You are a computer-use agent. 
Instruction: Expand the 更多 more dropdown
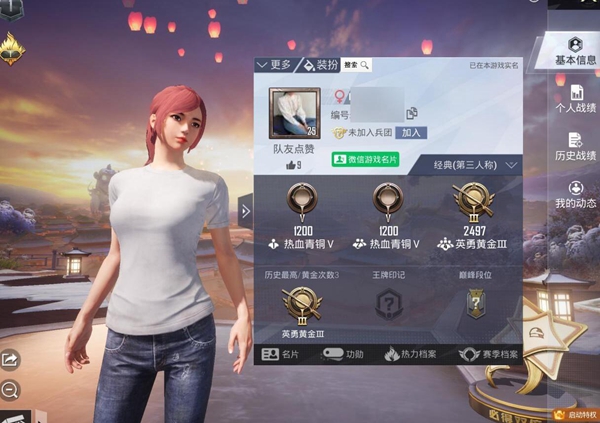click(x=274, y=65)
